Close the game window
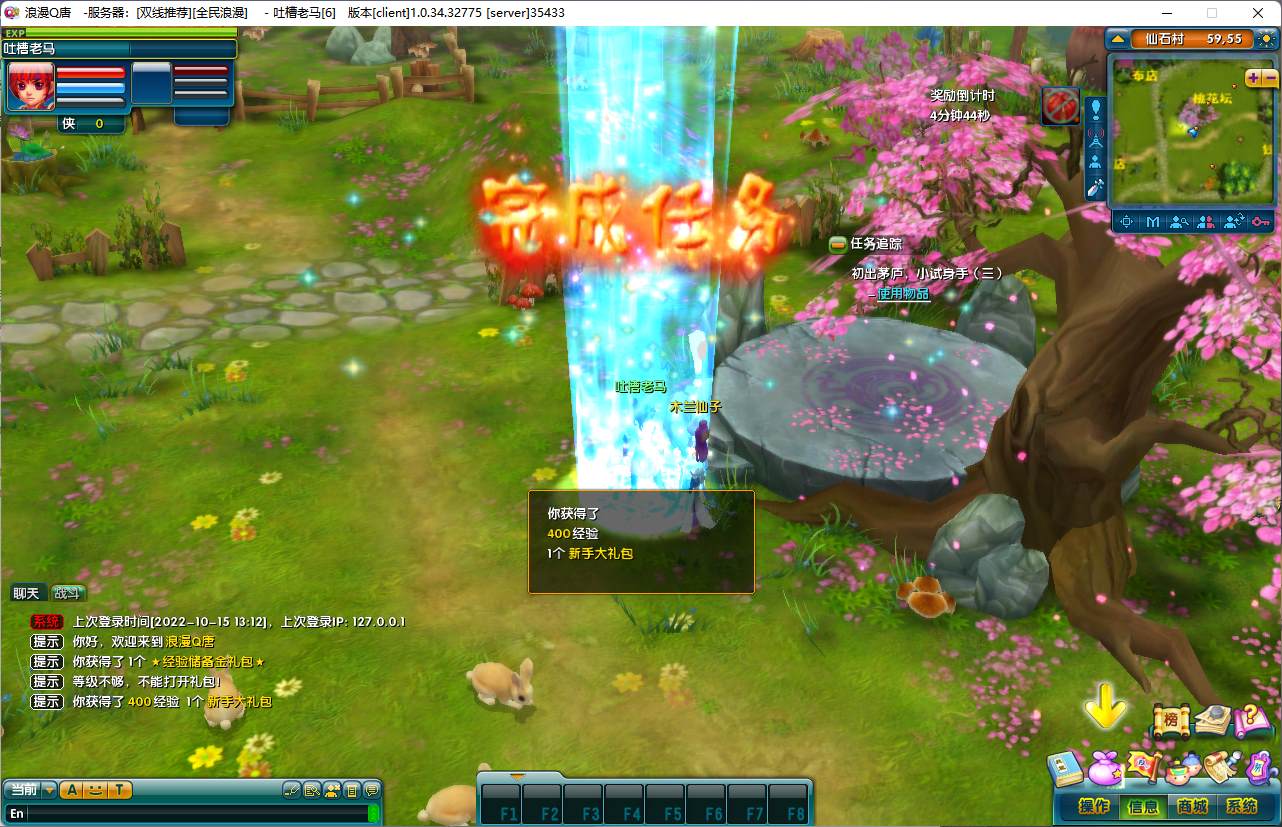Image resolution: width=1282 pixels, height=827 pixels. [1258, 13]
